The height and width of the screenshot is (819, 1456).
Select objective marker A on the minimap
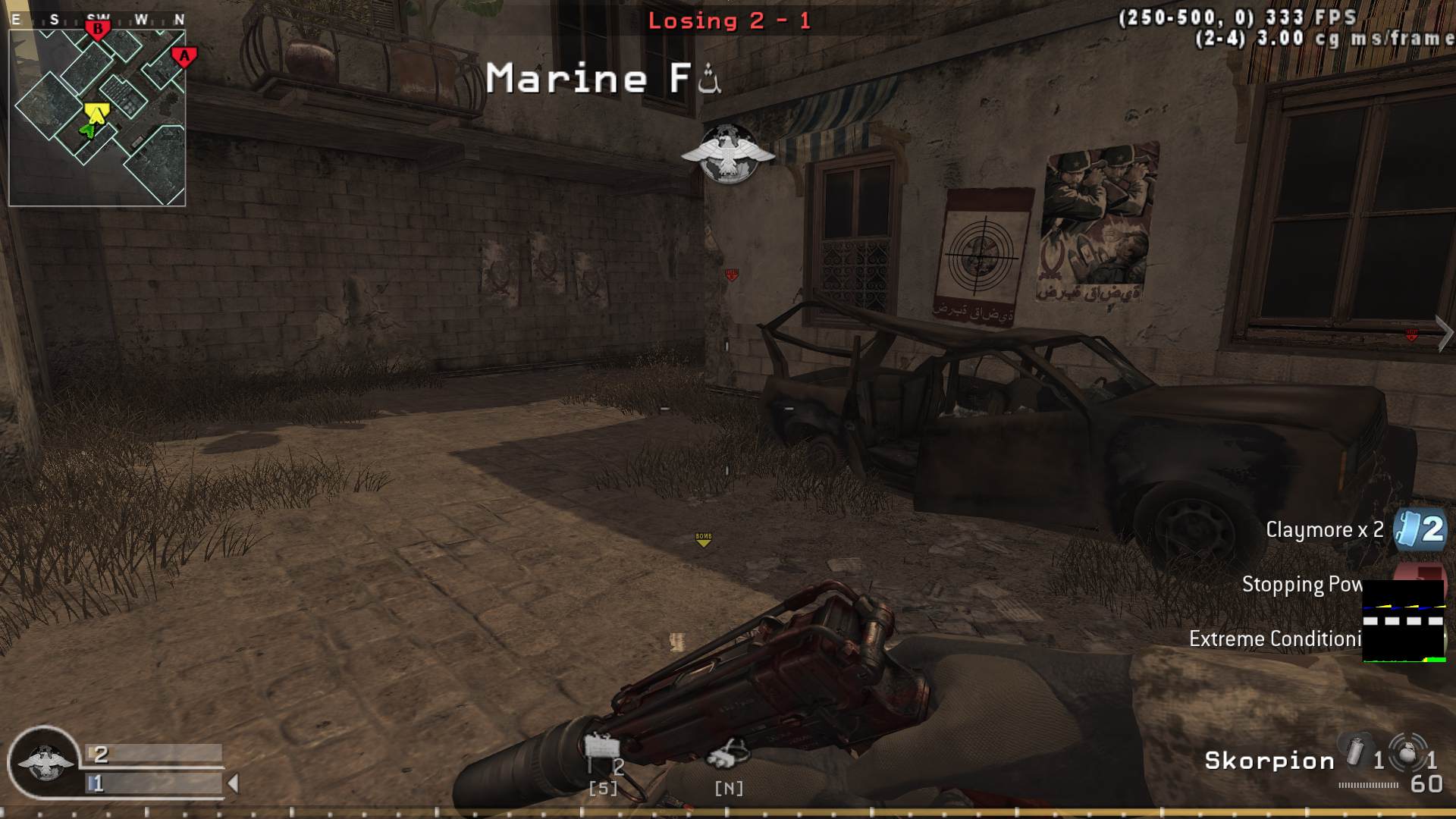pos(184,55)
